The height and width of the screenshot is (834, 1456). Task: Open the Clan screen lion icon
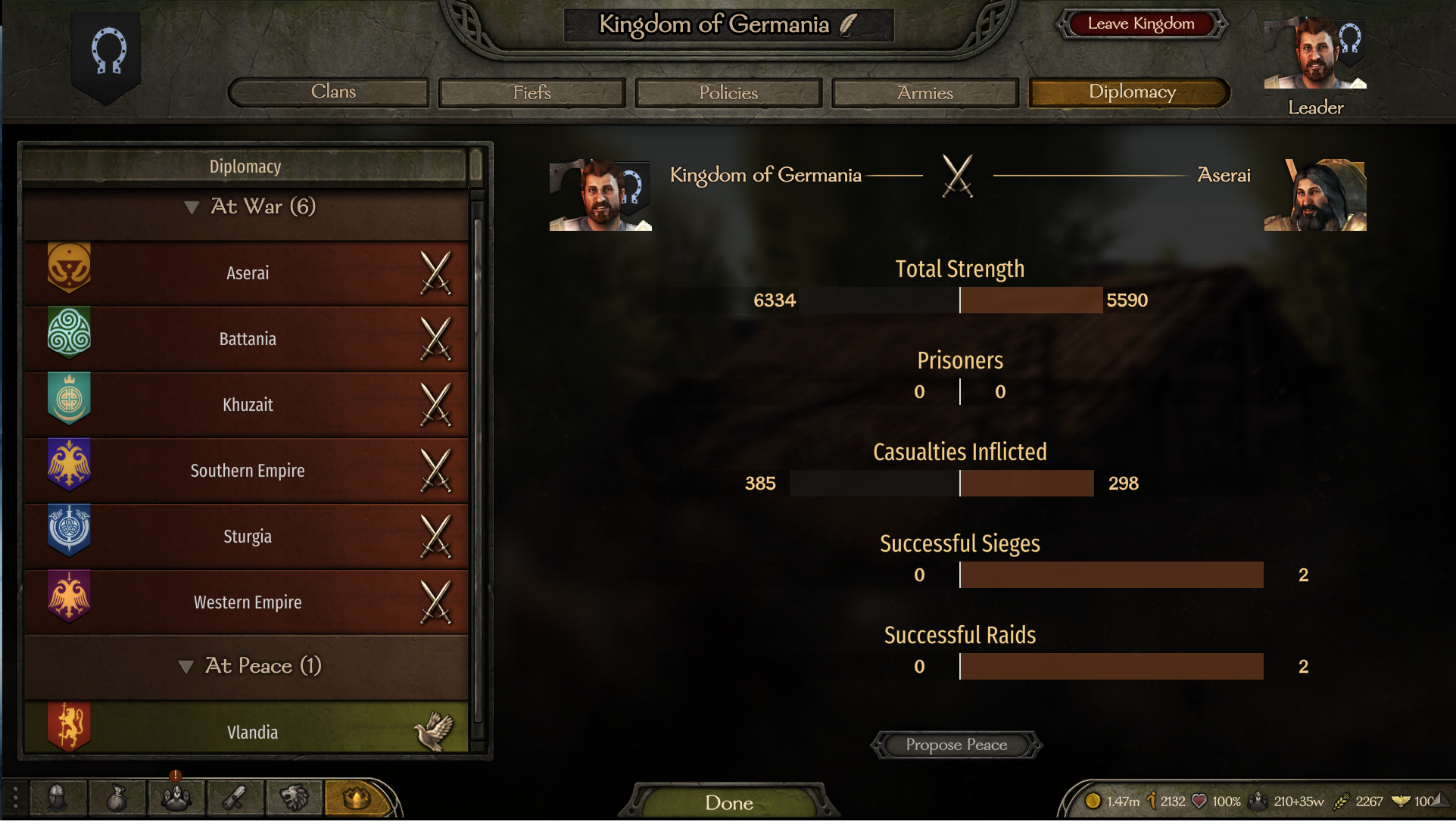(294, 798)
